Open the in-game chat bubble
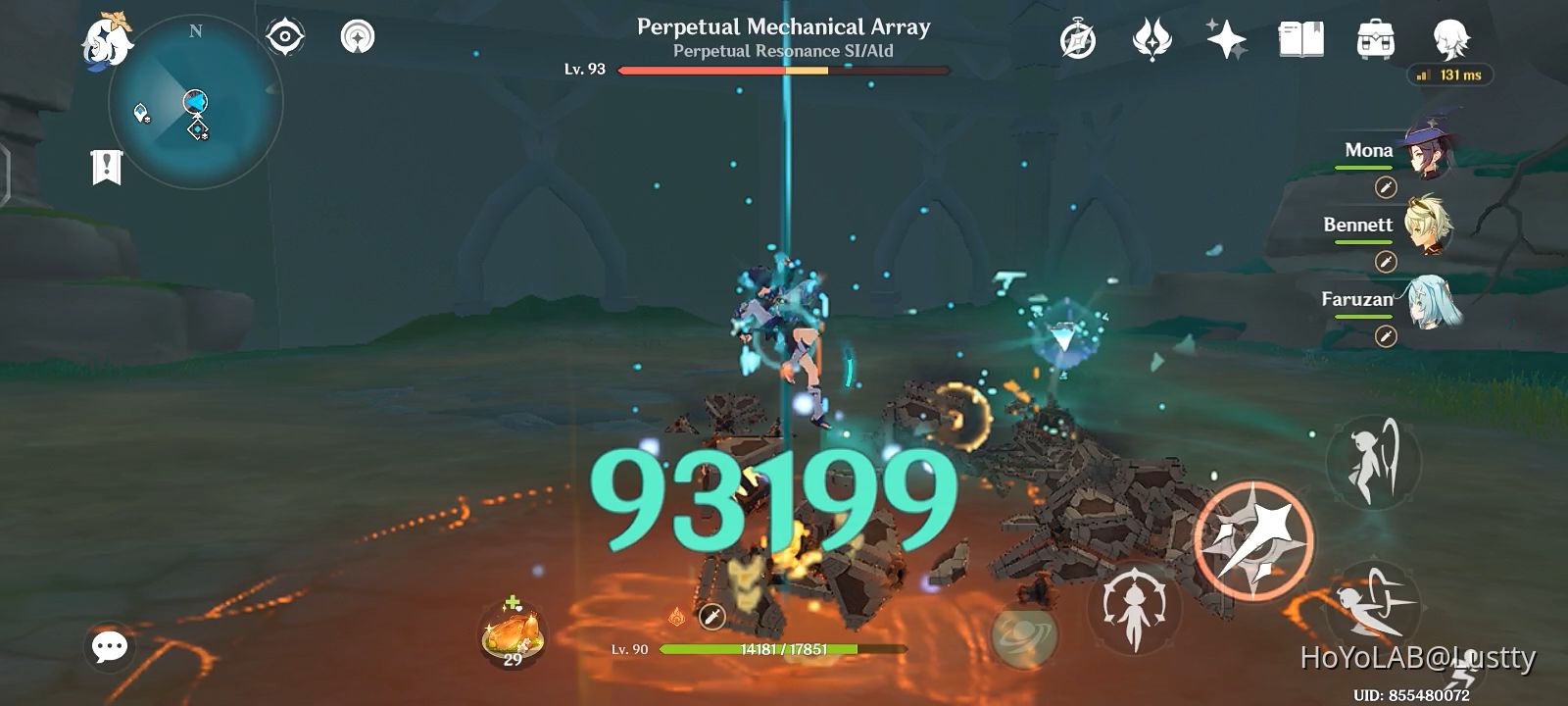Image resolution: width=1568 pixels, height=706 pixels. coord(108,645)
